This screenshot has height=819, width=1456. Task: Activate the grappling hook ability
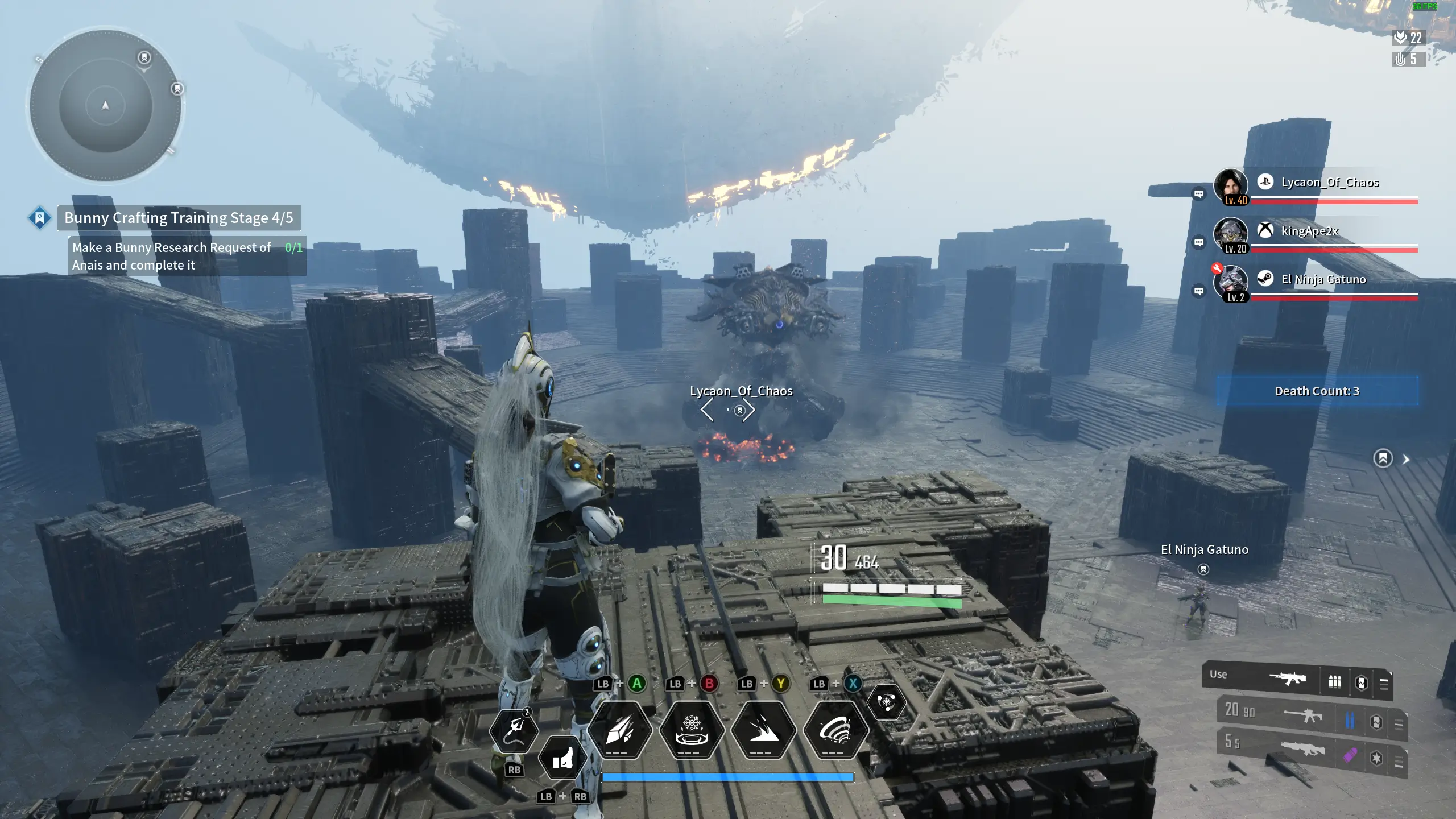click(x=515, y=730)
